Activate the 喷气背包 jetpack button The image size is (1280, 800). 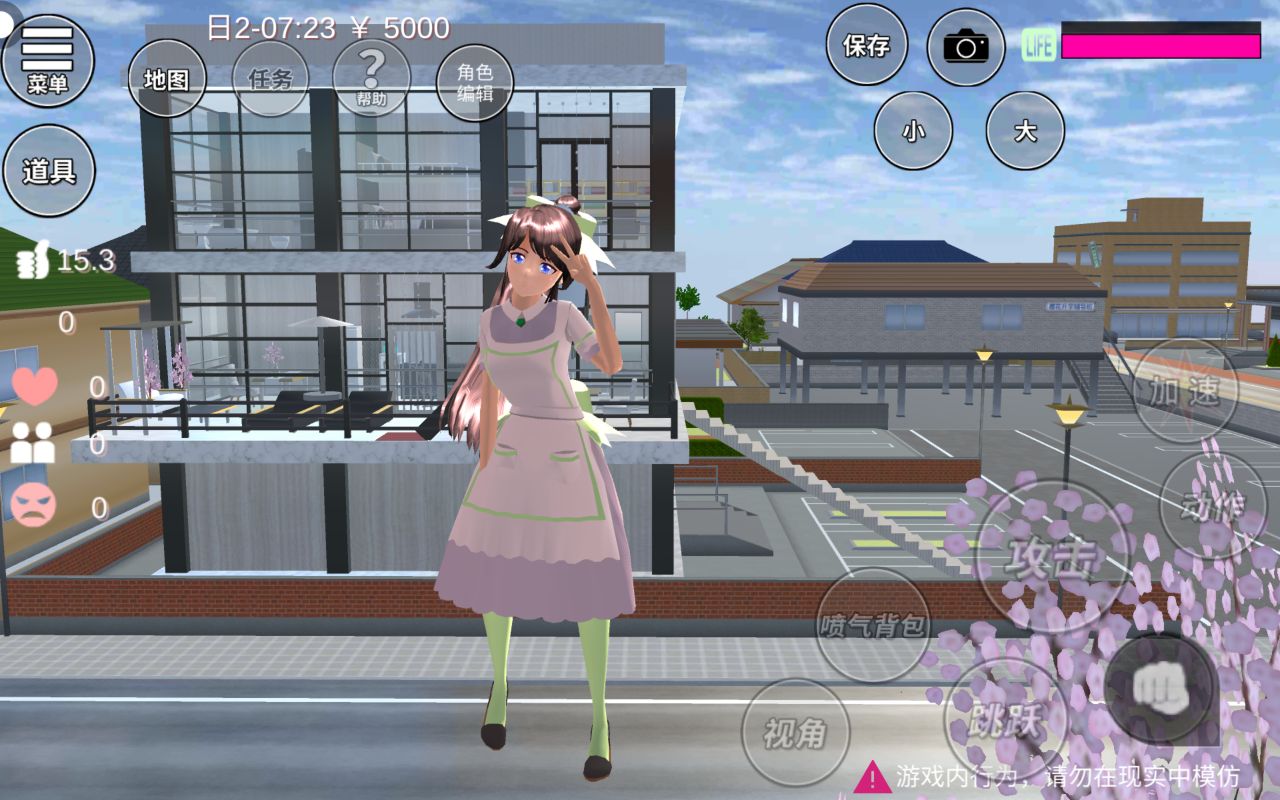coord(873,626)
